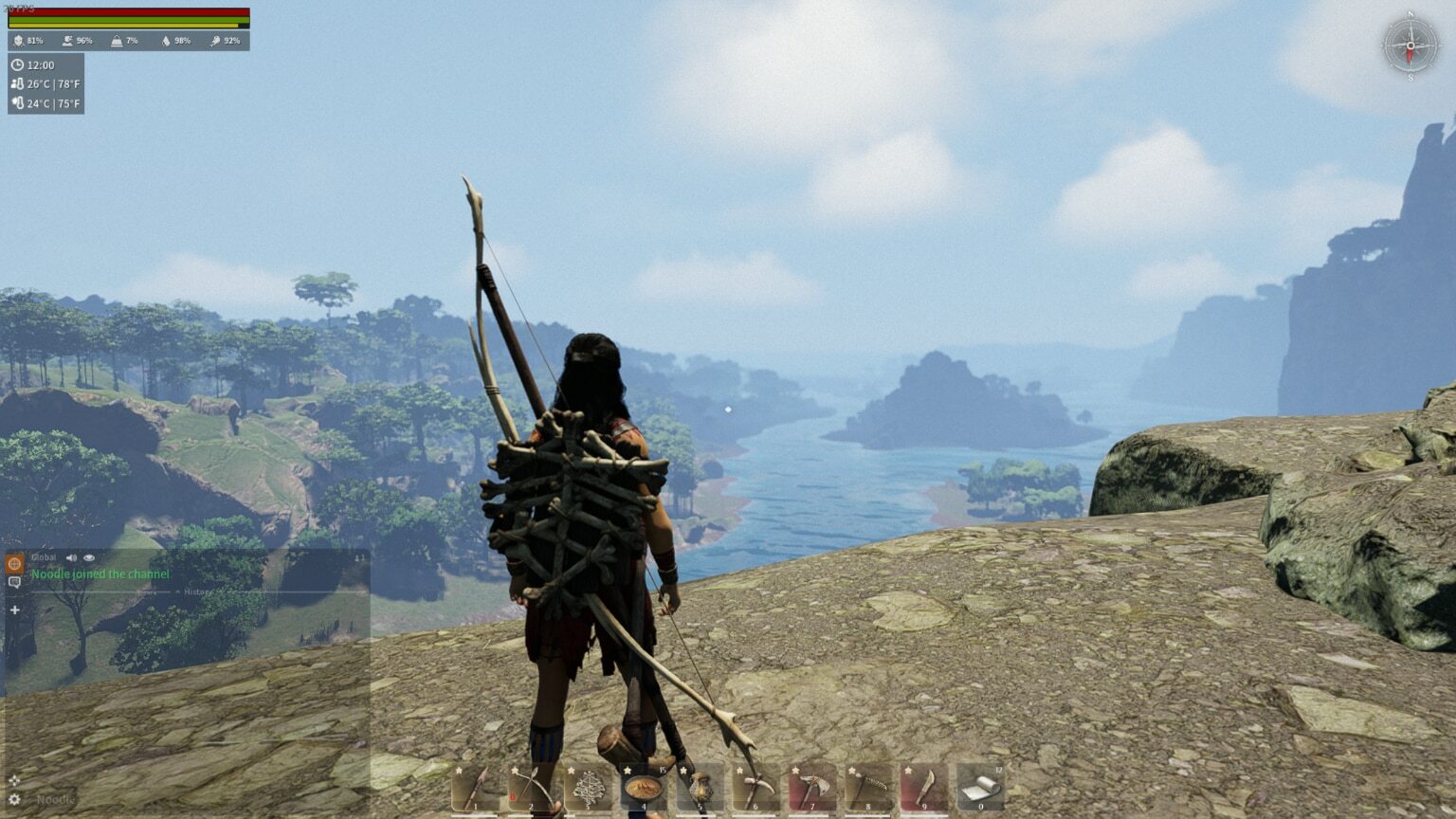Toggle chat visibility with the eye icon
The width and height of the screenshot is (1456, 819).
point(89,557)
